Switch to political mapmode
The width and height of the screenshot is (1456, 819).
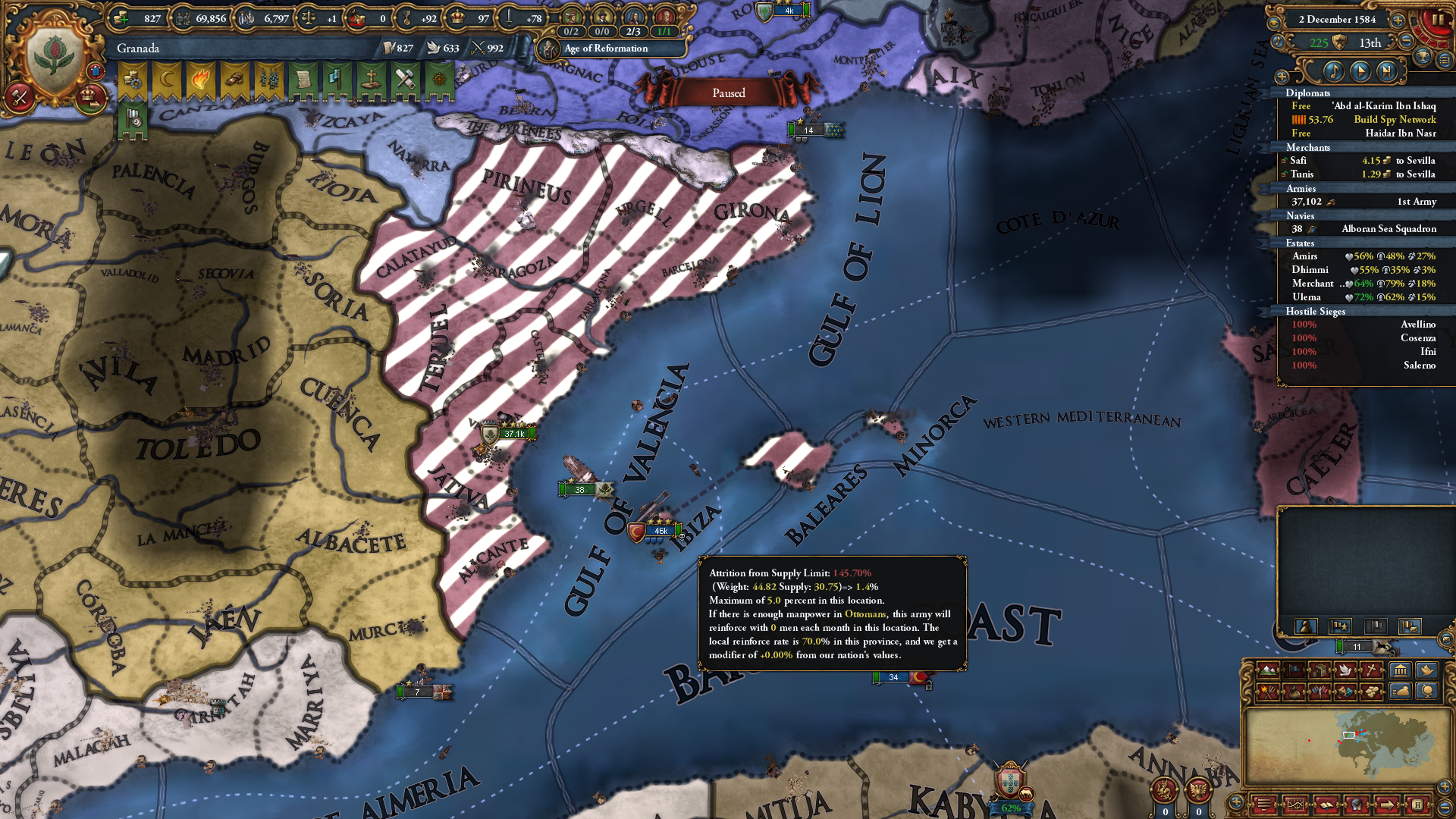coord(1294,671)
